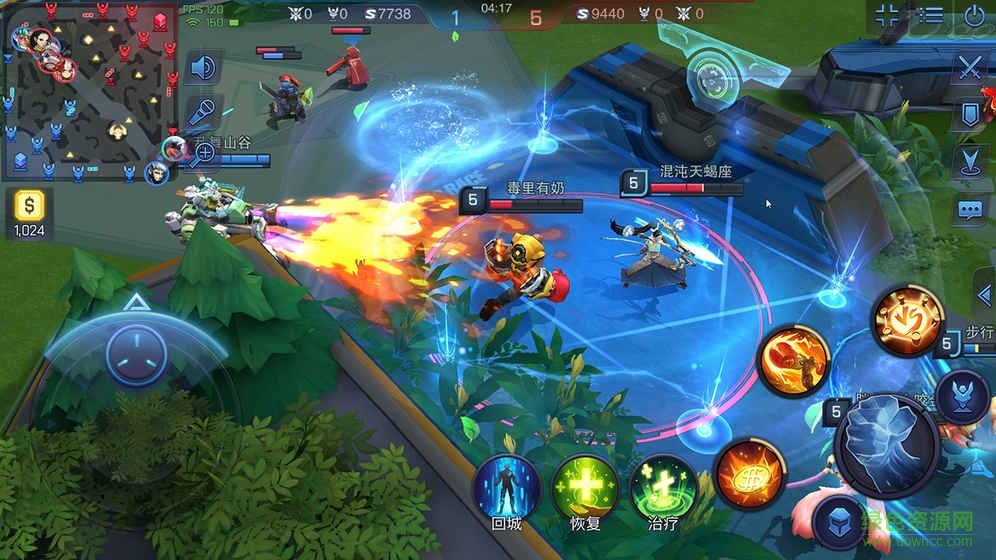Viewport: 996px width, 560px height.
Task: Toggle the speaker sound button
Action: pos(204,68)
